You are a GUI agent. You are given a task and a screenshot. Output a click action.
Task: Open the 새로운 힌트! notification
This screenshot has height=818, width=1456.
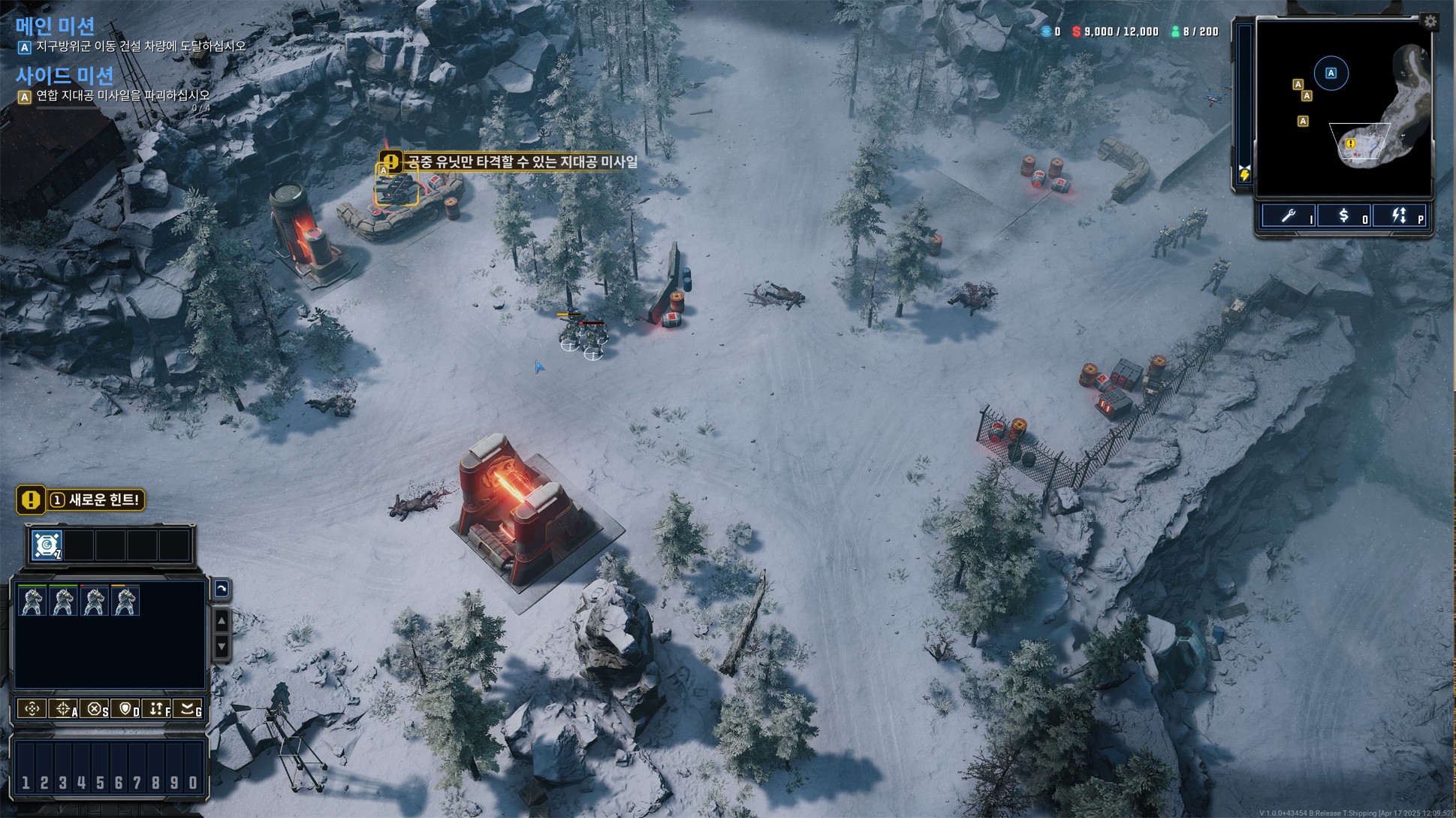coord(81,500)
